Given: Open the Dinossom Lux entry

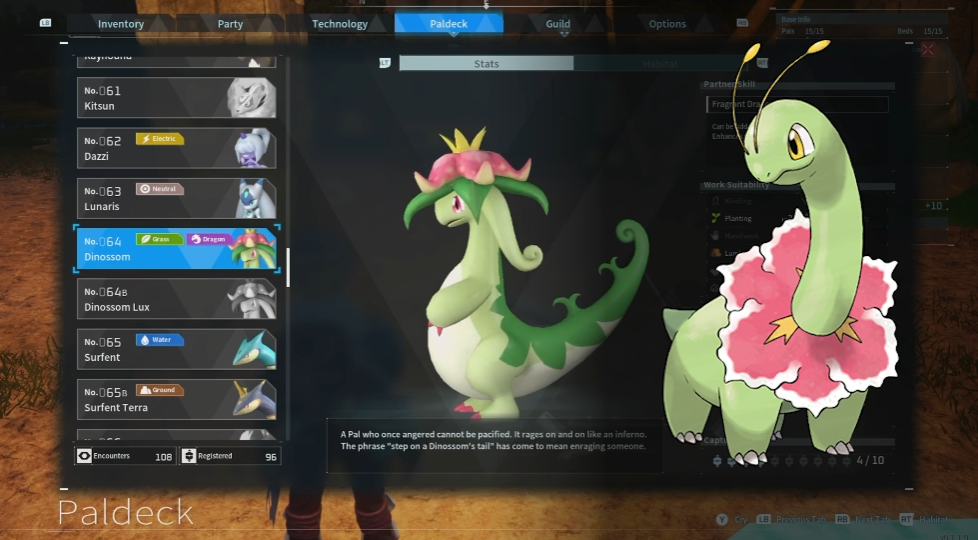Looking at the screenshot, I should click(175, 299).
